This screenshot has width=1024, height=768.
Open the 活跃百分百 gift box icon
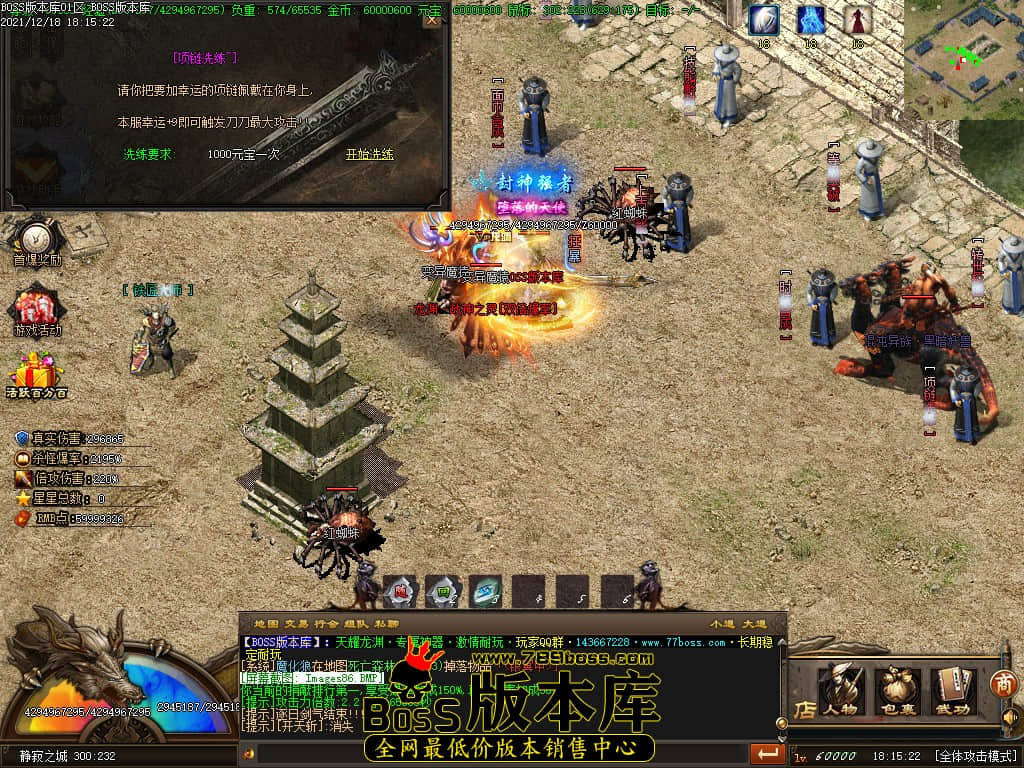click(37, 375)
